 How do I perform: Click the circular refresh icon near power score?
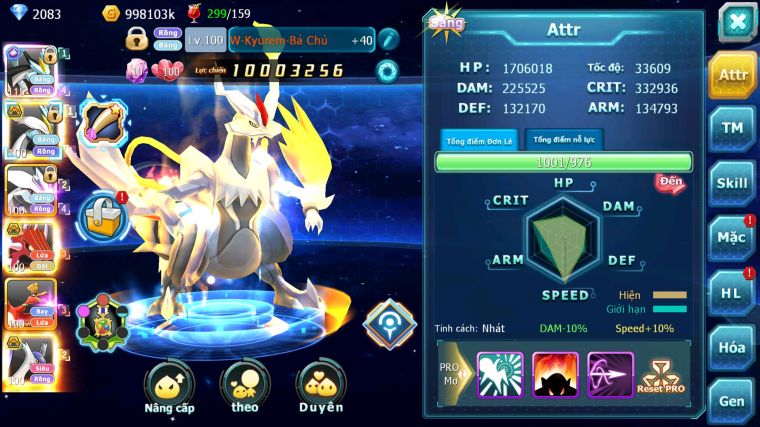click(x=387, y=71)
